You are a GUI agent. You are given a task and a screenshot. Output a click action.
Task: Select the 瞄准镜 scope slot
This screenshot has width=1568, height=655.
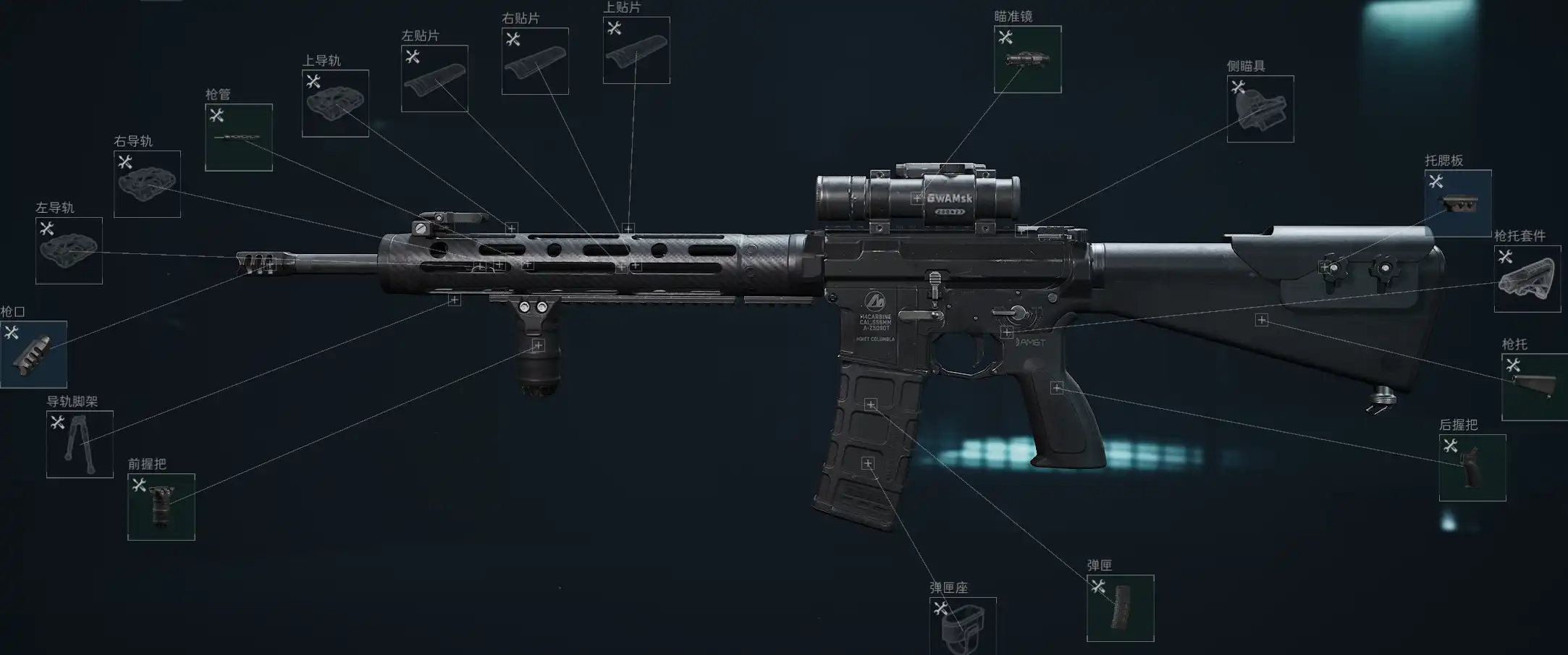tap(1027, 59)
